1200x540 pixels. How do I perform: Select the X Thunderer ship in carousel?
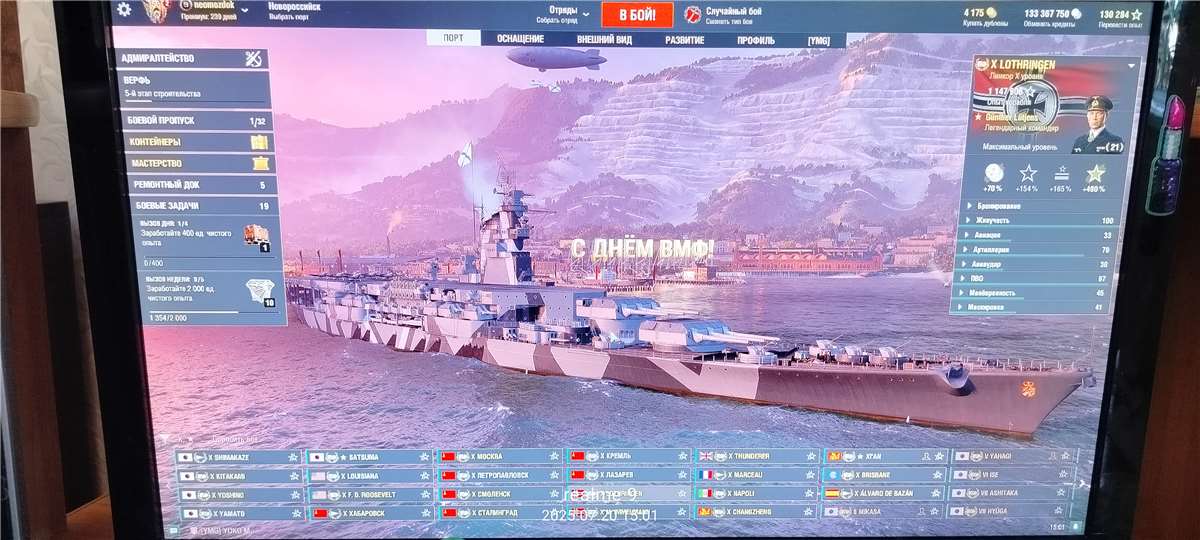tap(757, 456)
